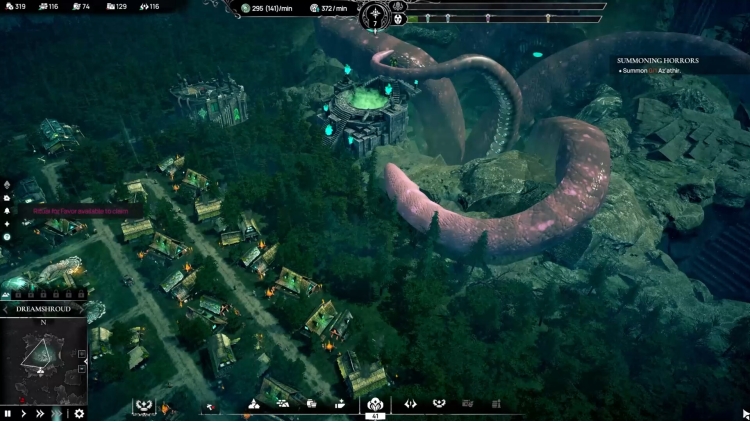Open the central cultist emblem menu

tap(375, 404)
